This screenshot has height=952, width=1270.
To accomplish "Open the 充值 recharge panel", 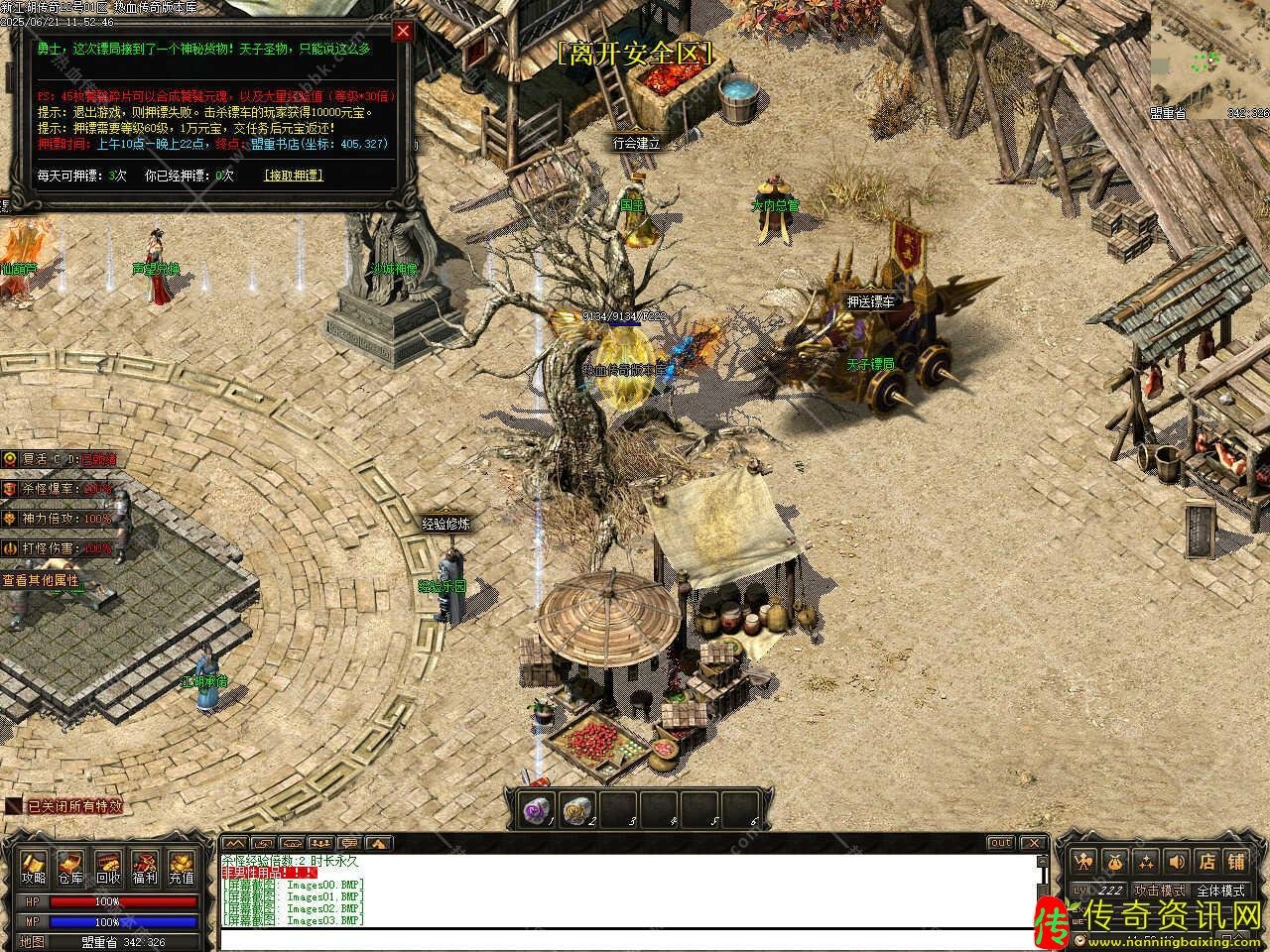I will click(182, 868).
